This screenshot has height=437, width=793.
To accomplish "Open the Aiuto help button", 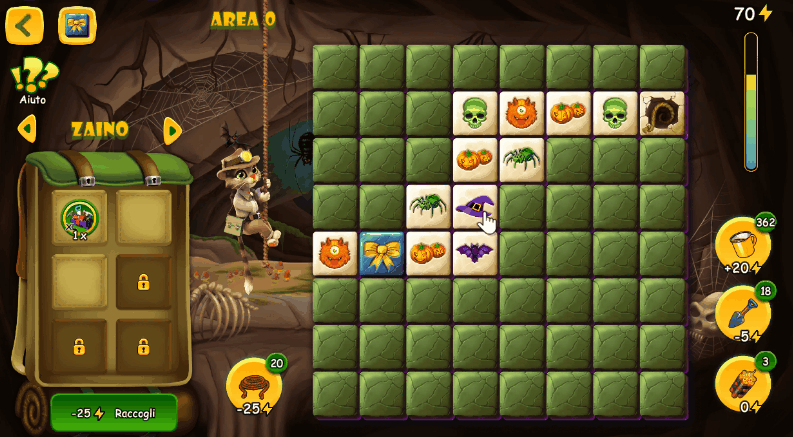I will [x=33, y=80].
